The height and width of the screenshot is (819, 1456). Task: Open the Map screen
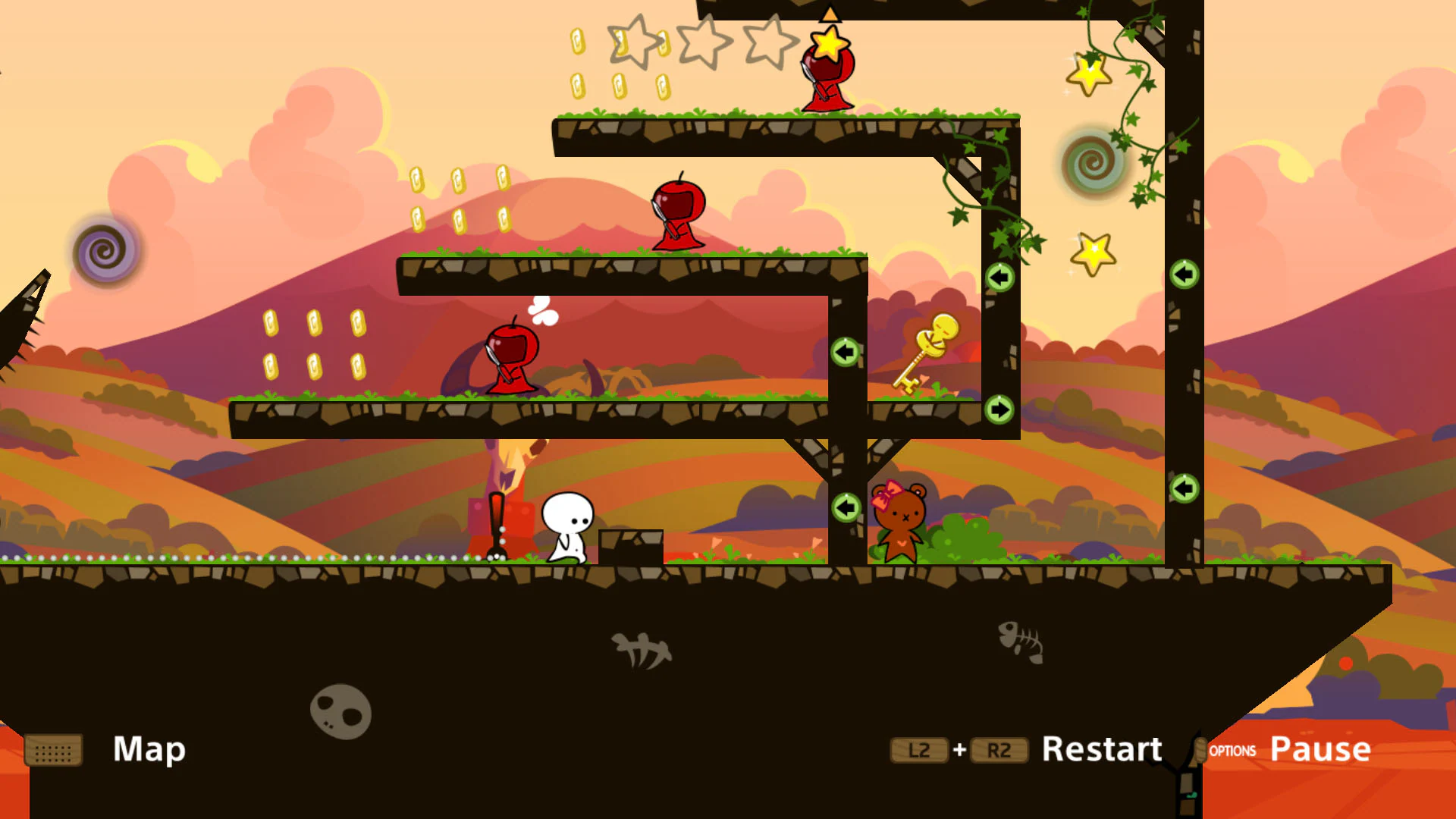(x=149, y=751)
